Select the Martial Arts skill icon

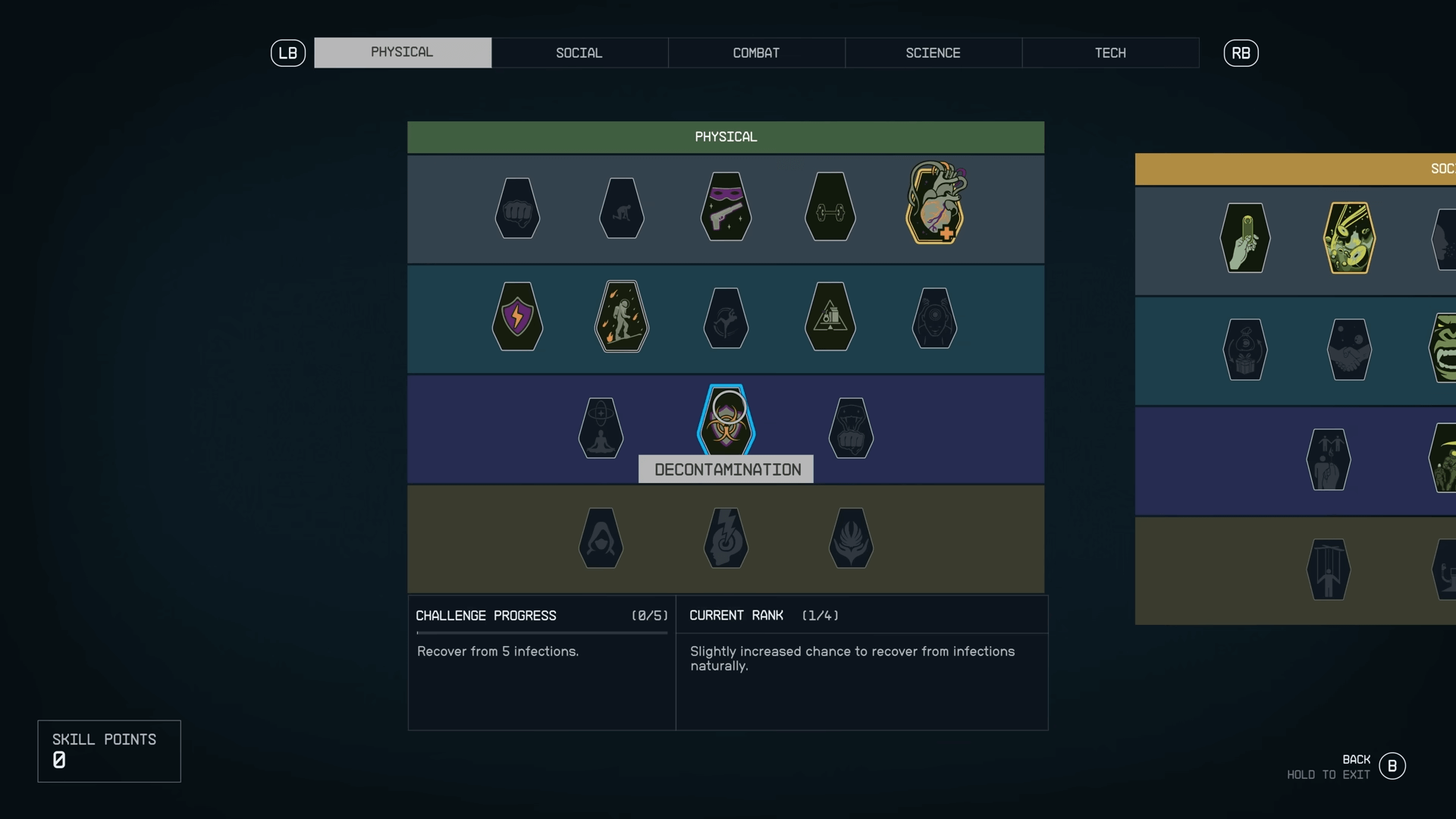pos(851,428)
